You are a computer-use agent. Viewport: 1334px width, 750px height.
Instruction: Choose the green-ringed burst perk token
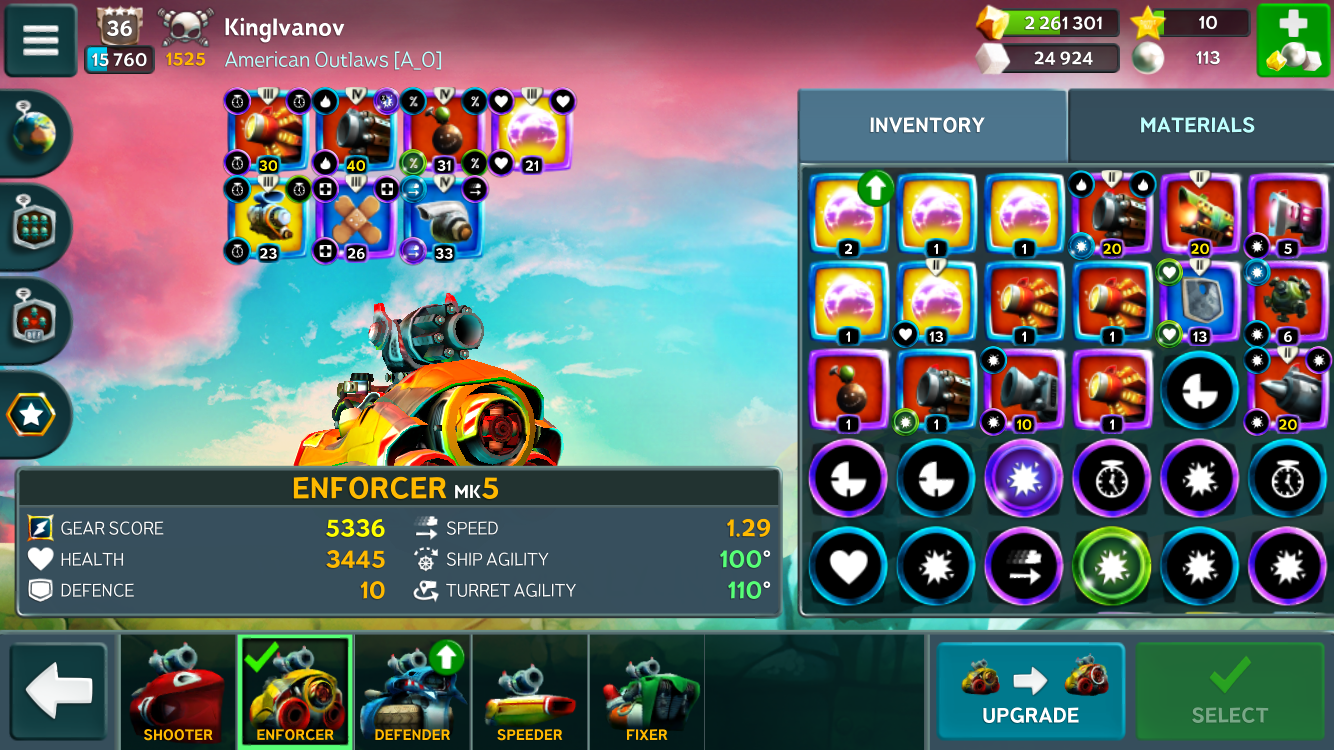click(x=1111, y=567)
